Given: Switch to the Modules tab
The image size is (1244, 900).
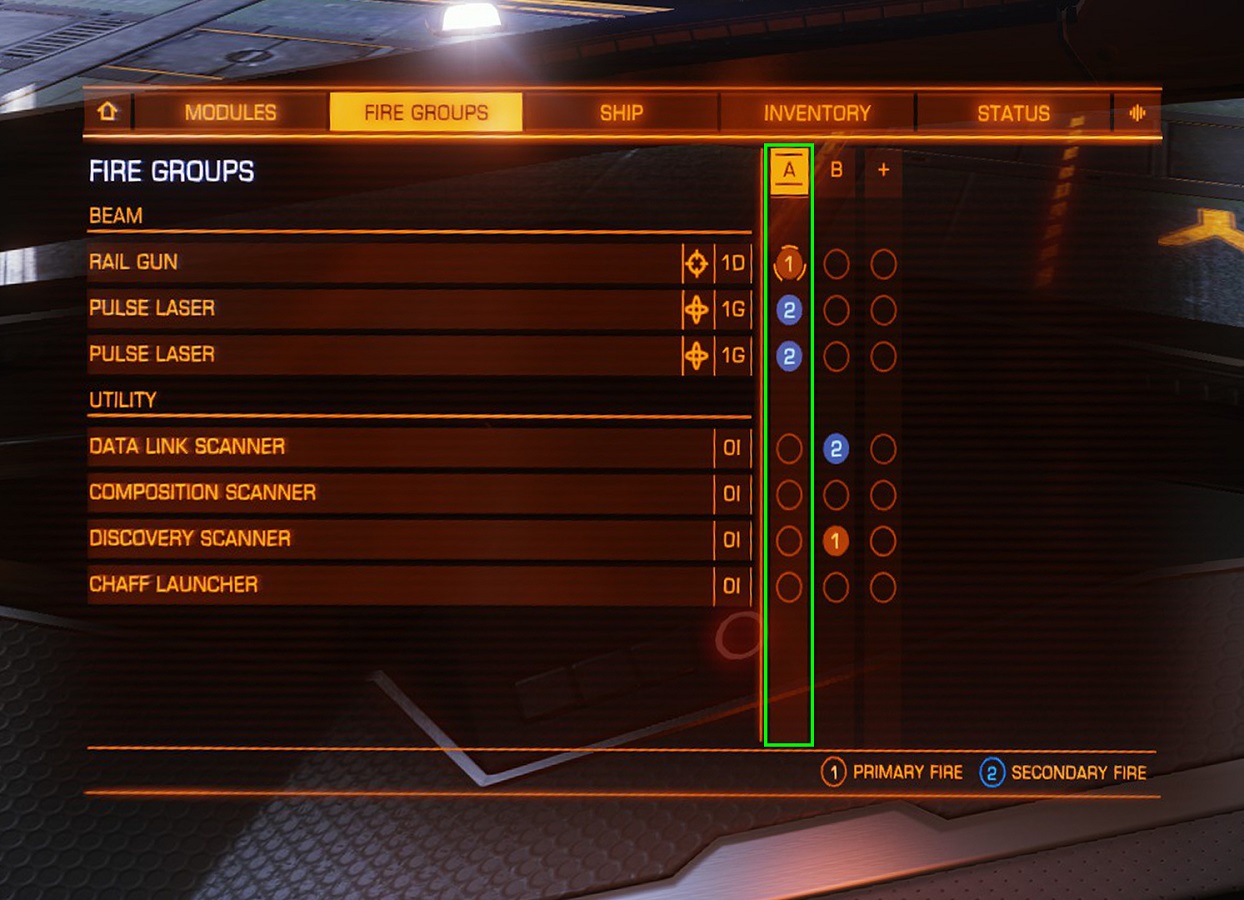Looking at the screenshot, I should 230,113.
